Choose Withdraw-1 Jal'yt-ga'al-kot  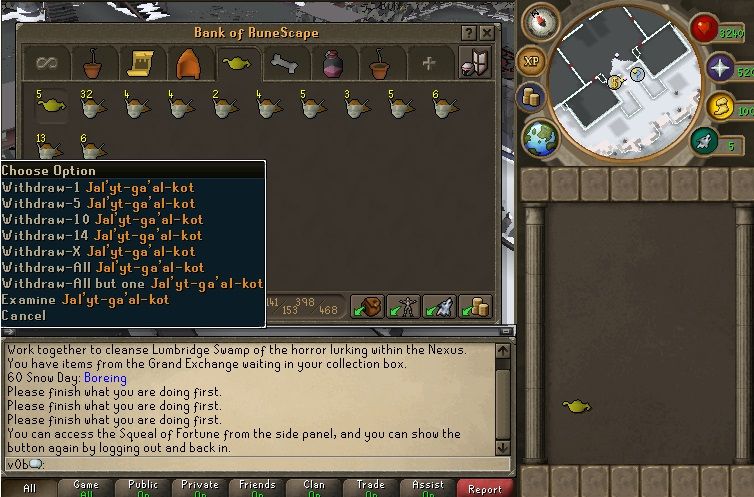point(98,187)
